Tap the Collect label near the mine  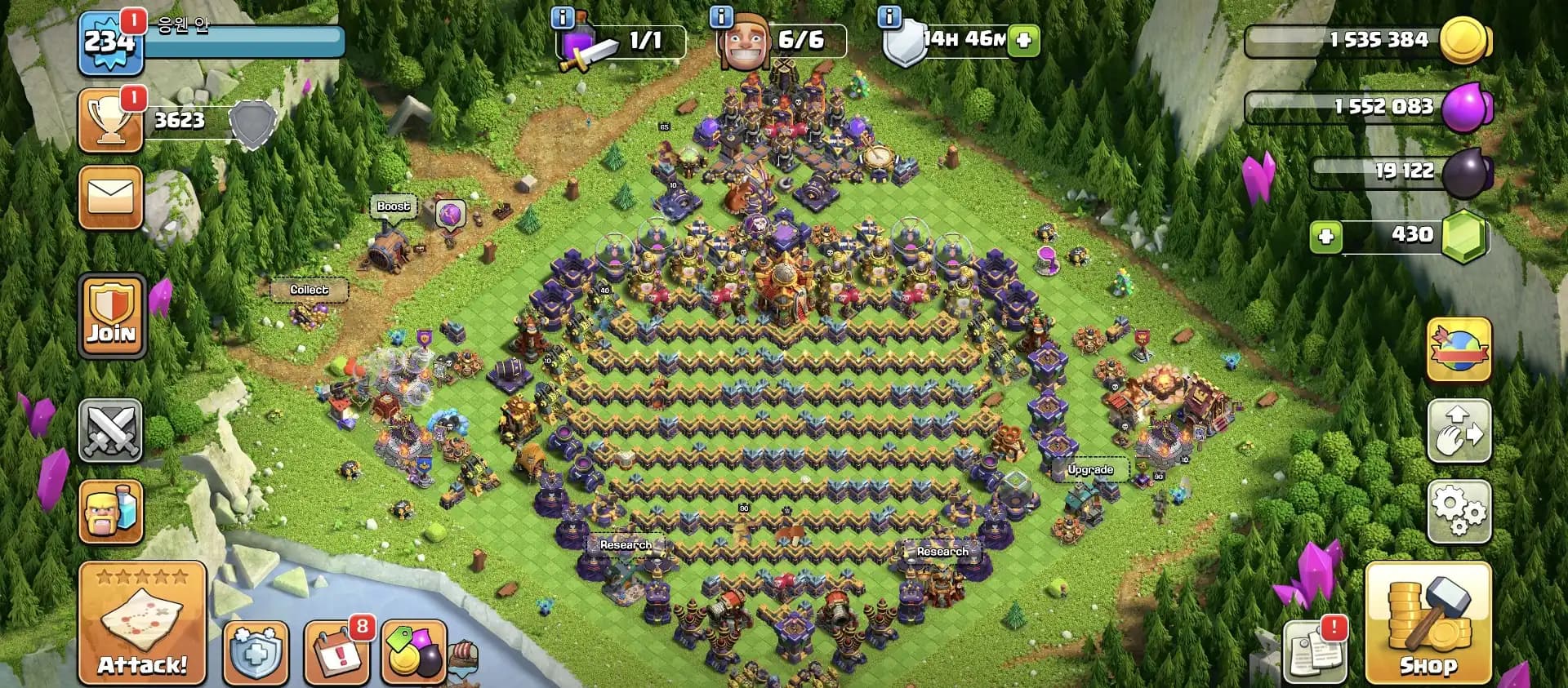(x=310, y=290)
